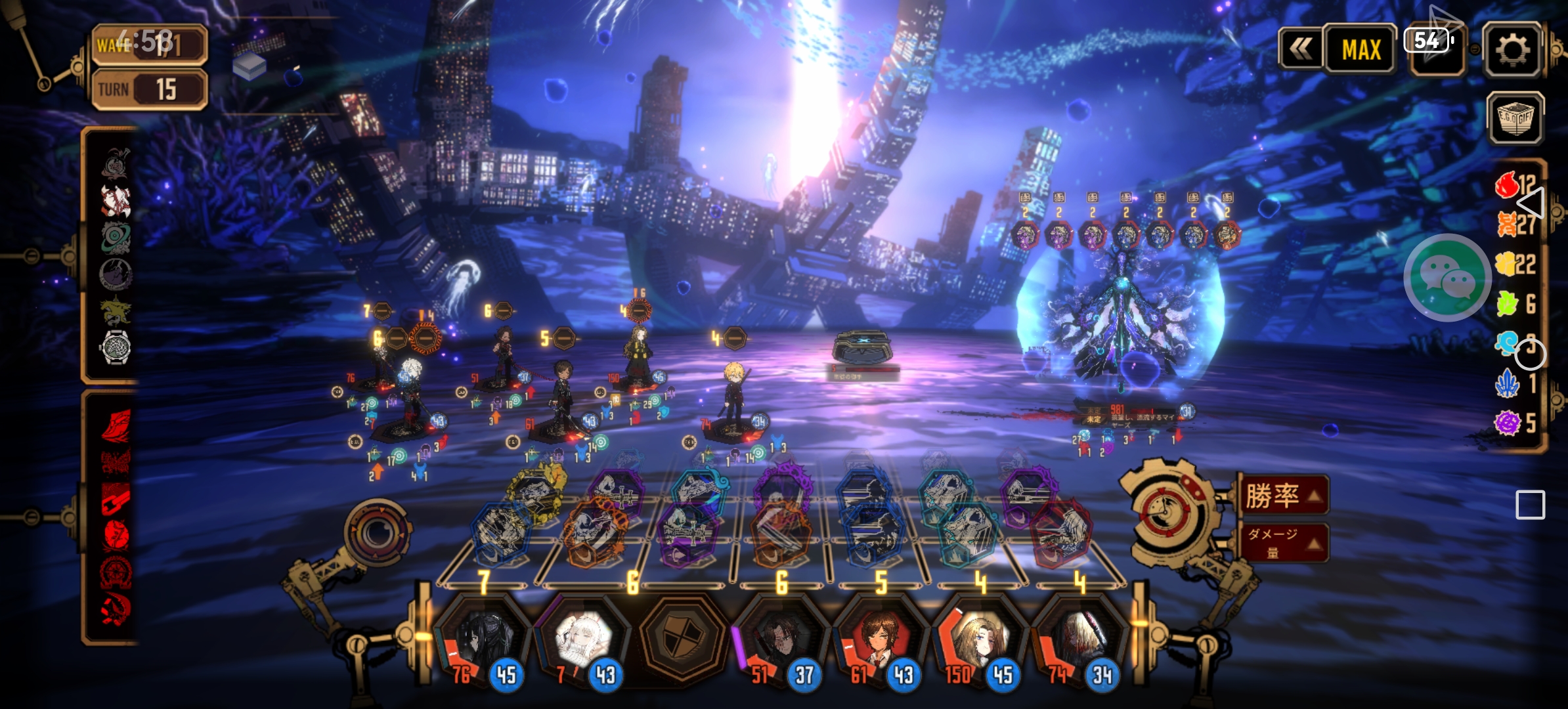Open the gear settings menu
Screen dimensions: 1568x709
coord(1512,50)
